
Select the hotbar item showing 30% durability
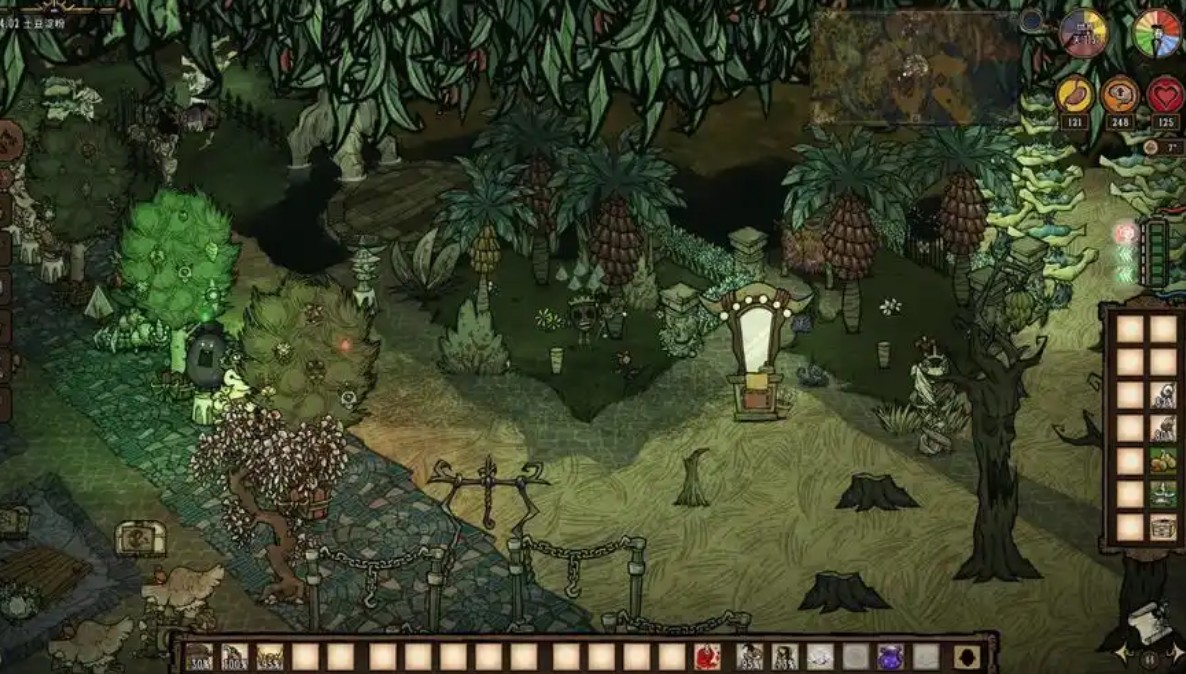pos(199,657)
